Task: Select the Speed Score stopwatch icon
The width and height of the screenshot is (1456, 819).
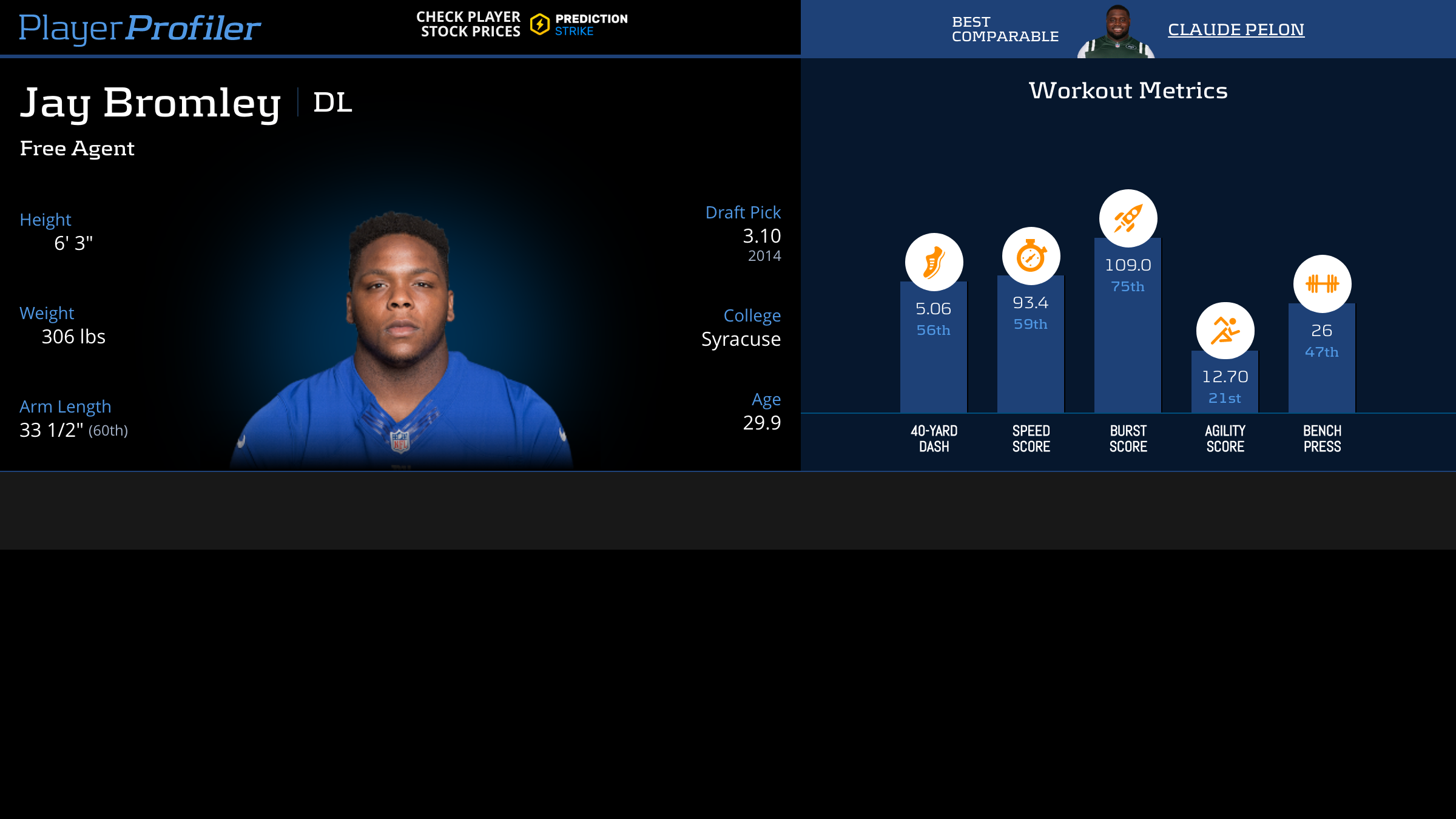Action: click(1031, 256)
